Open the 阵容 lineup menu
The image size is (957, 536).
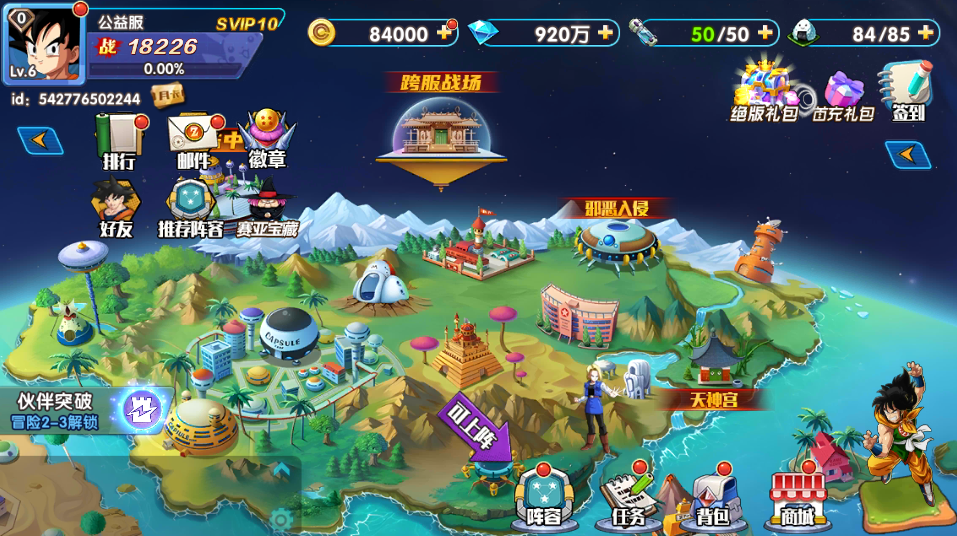pyautogui.click(x=545, y=495)
